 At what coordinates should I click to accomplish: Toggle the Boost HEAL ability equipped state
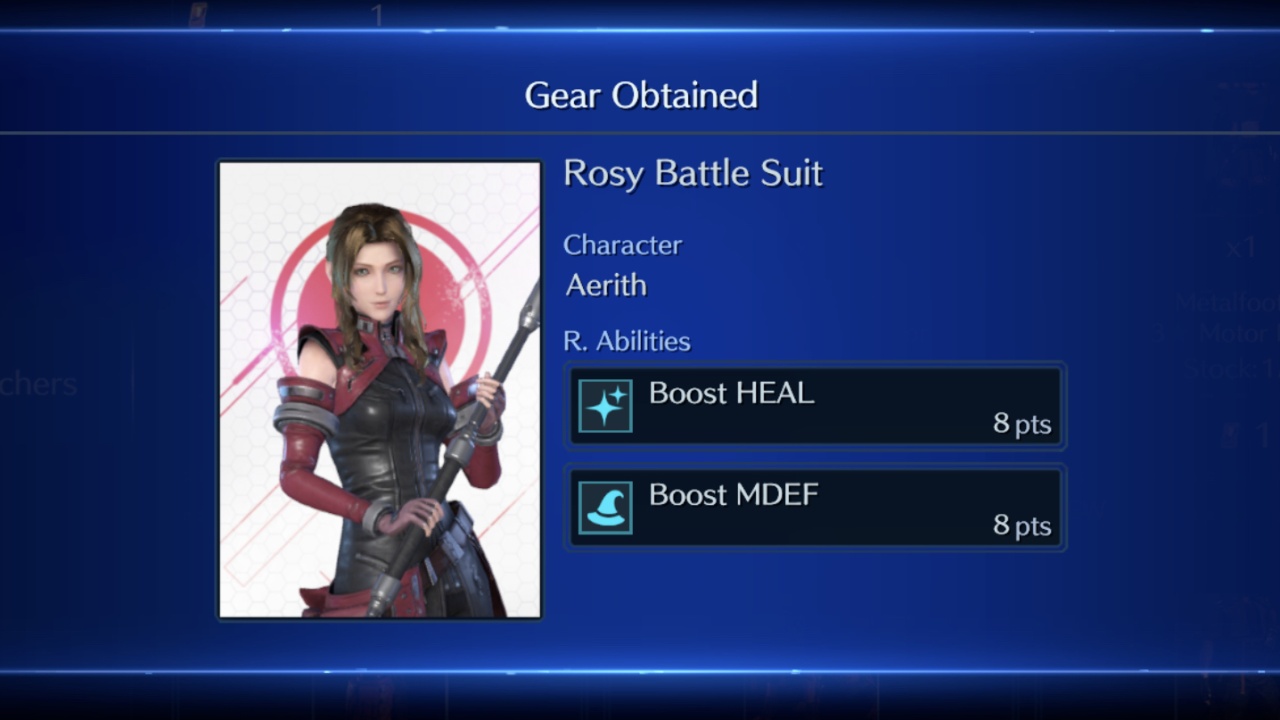click(x=815, y=406)
